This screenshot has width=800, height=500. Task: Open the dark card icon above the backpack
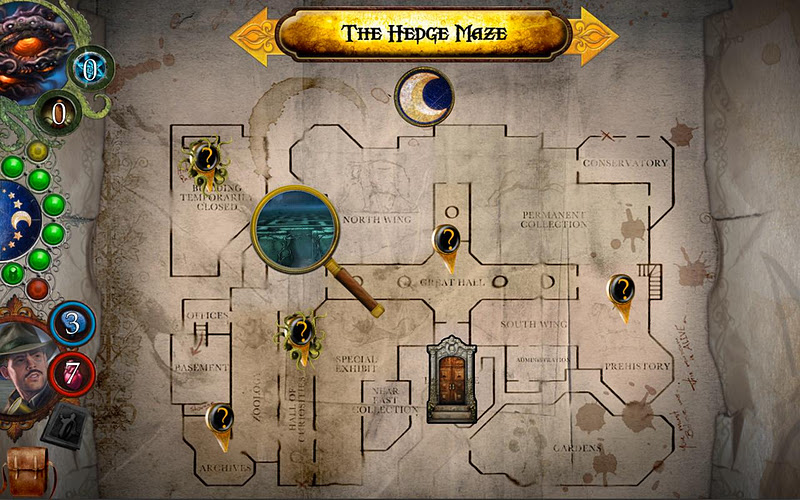[x=66, y=424]
